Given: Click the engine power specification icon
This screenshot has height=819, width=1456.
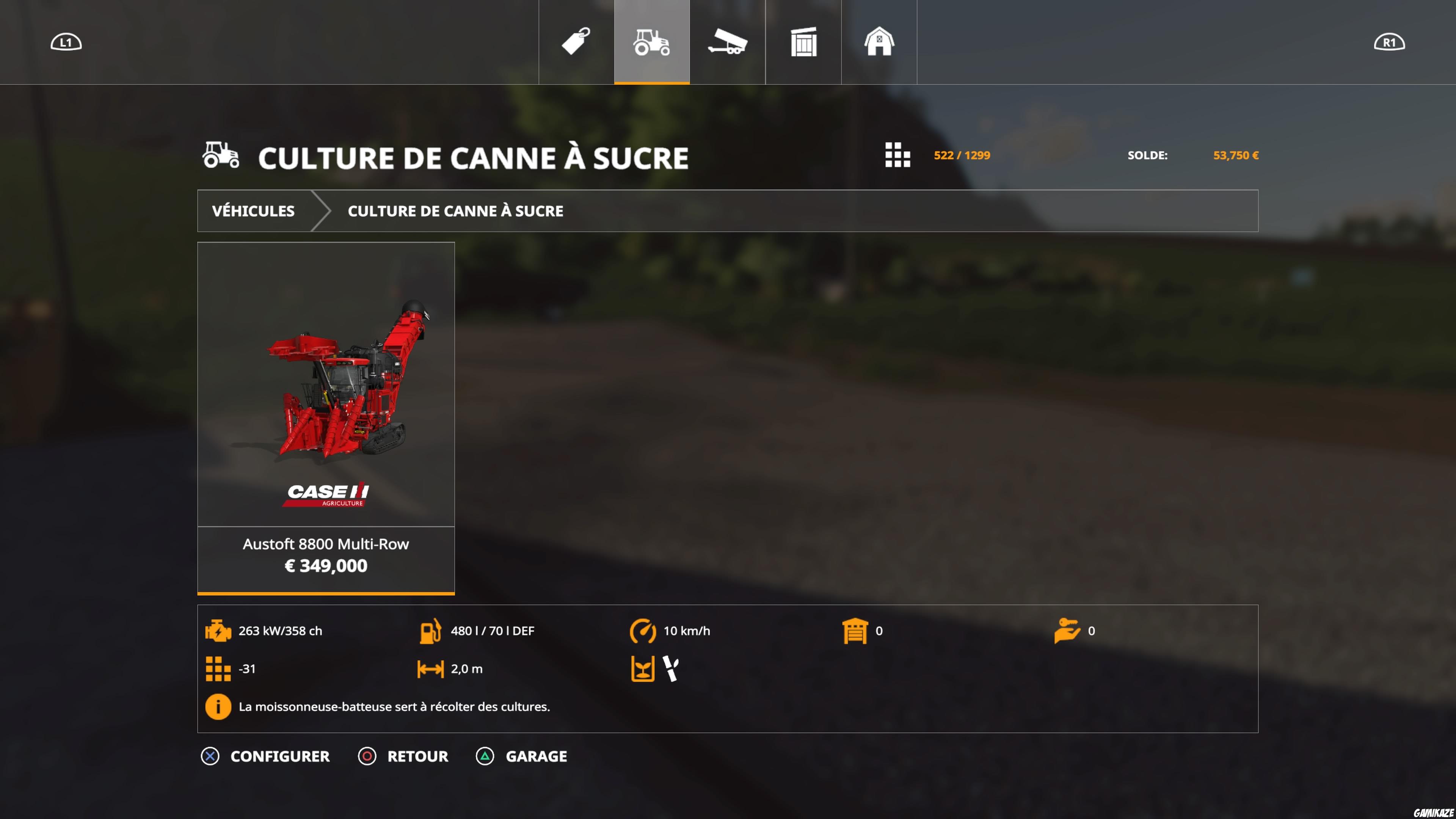Looking at the screenshot, I should [219, 631].
